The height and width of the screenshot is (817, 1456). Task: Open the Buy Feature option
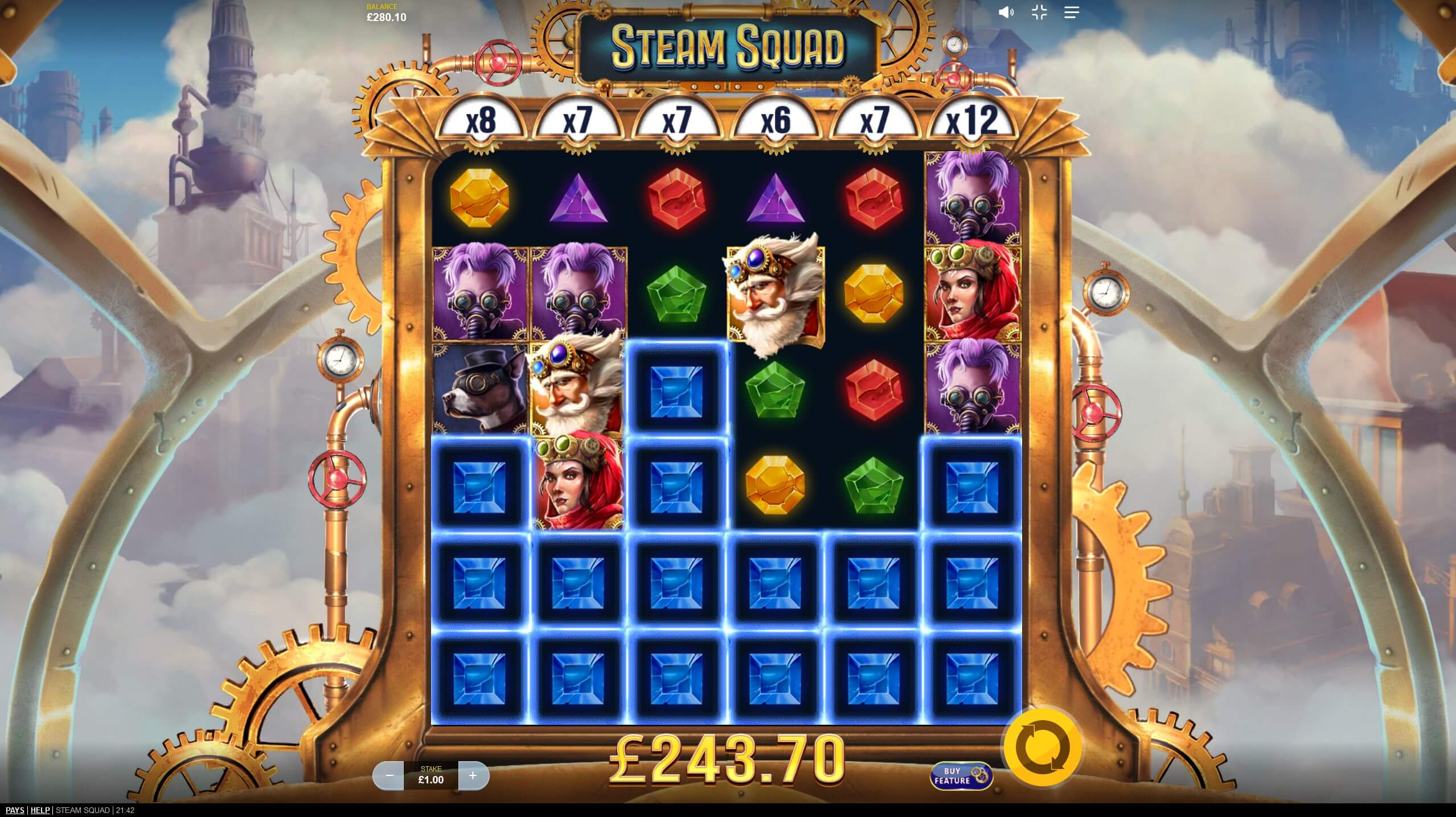961,775
